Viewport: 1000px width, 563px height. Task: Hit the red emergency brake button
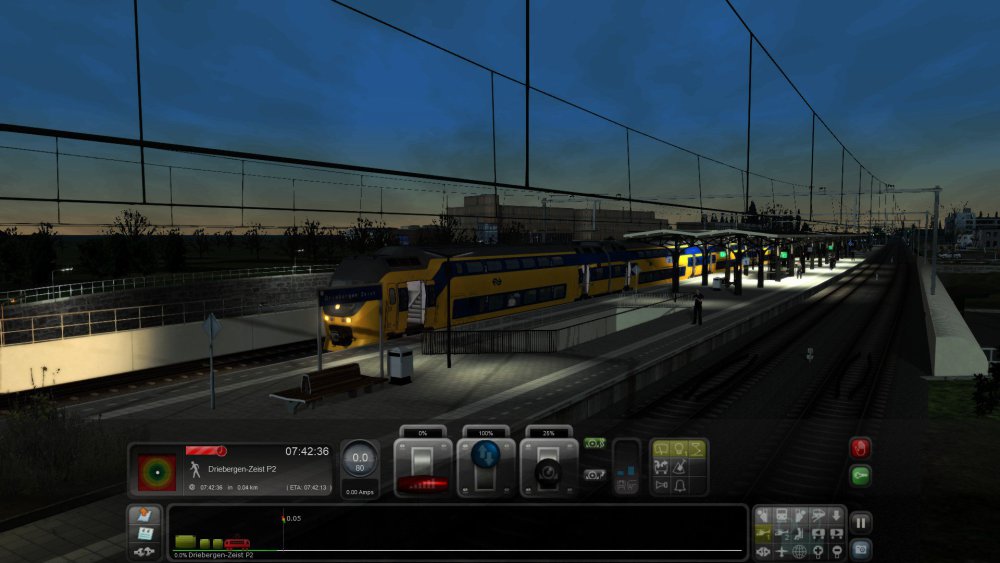click(x=860, y=447)
